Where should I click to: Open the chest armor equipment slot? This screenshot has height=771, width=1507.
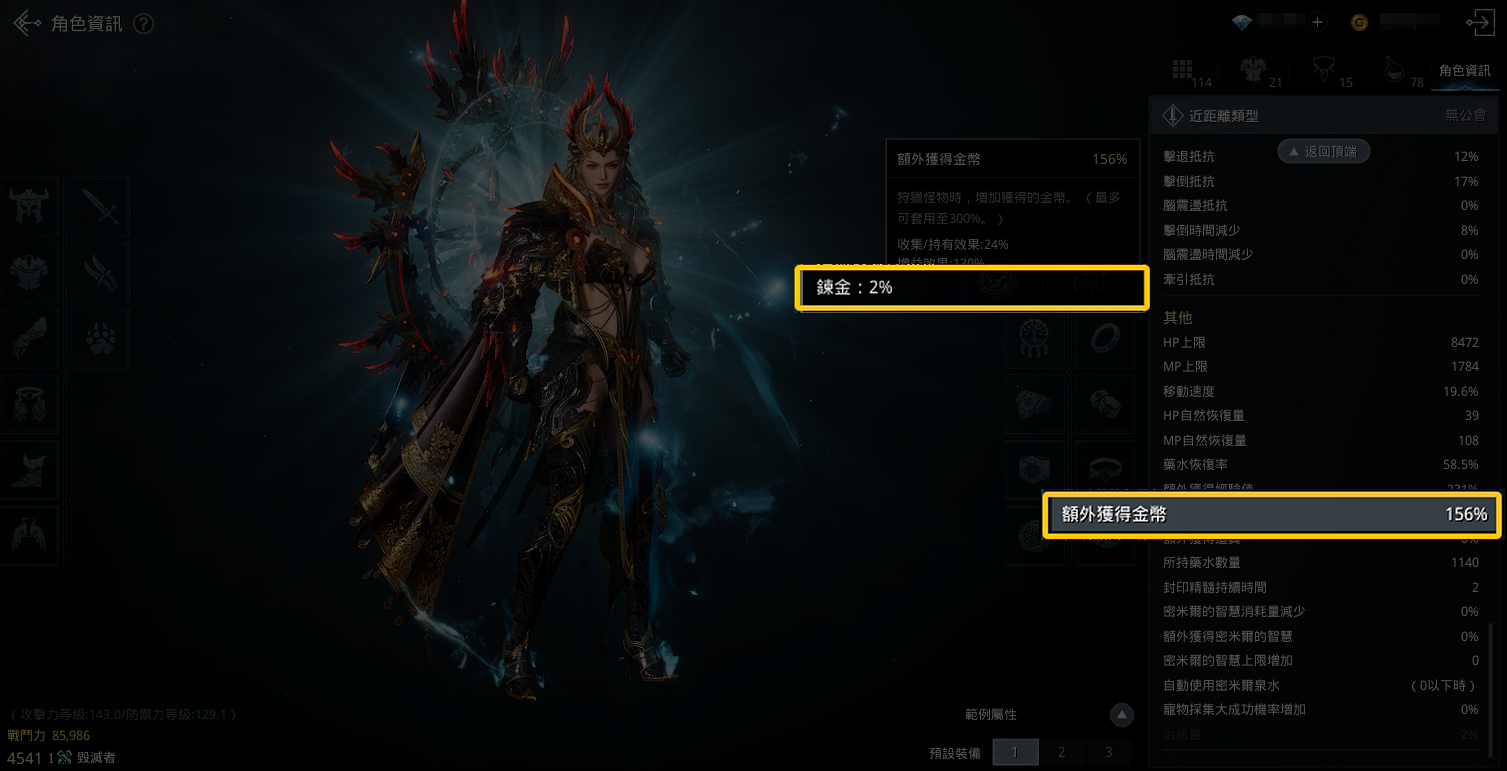tap(29, 271)
